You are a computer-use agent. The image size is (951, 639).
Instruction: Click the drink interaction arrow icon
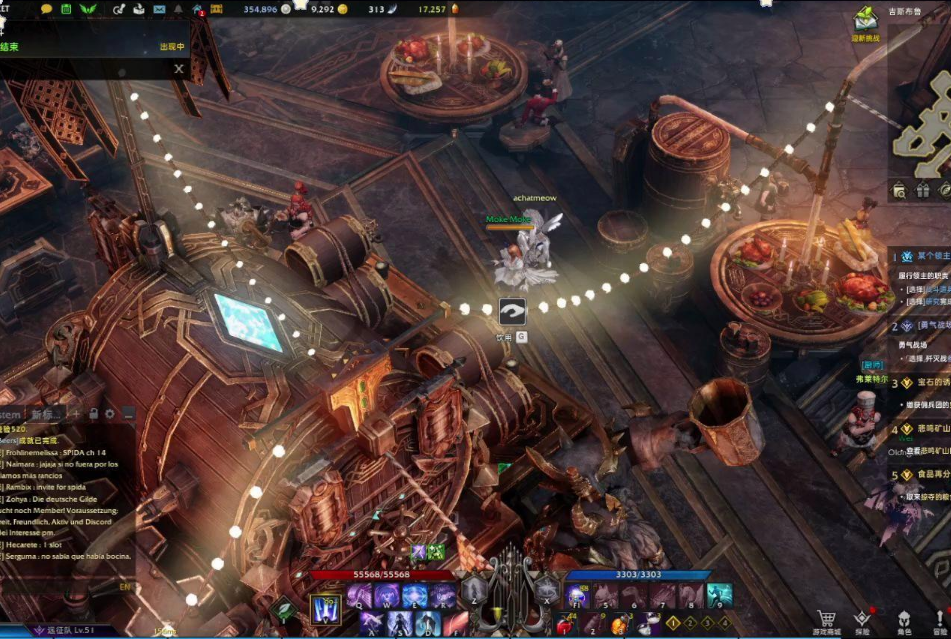[x=512, y=312]
